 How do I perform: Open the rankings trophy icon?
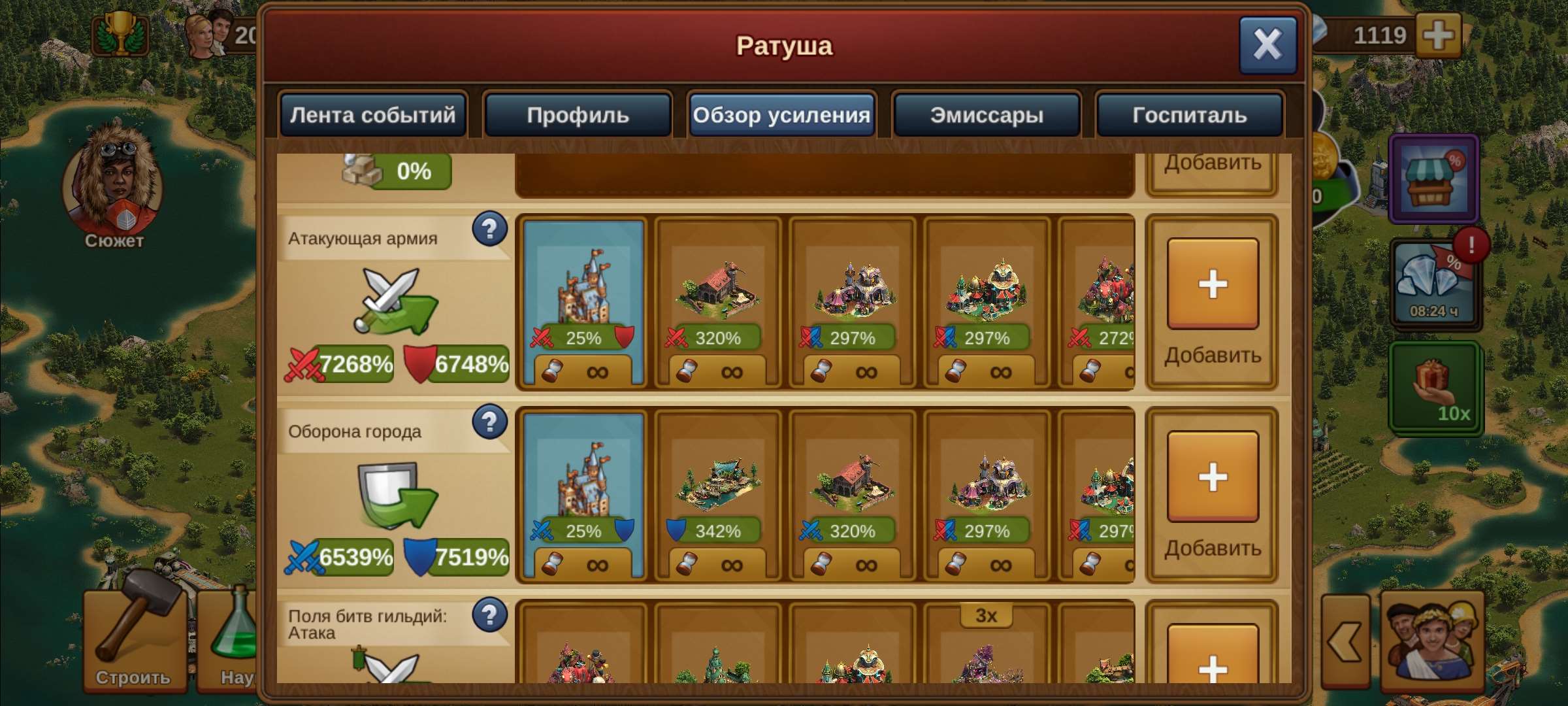121,36
